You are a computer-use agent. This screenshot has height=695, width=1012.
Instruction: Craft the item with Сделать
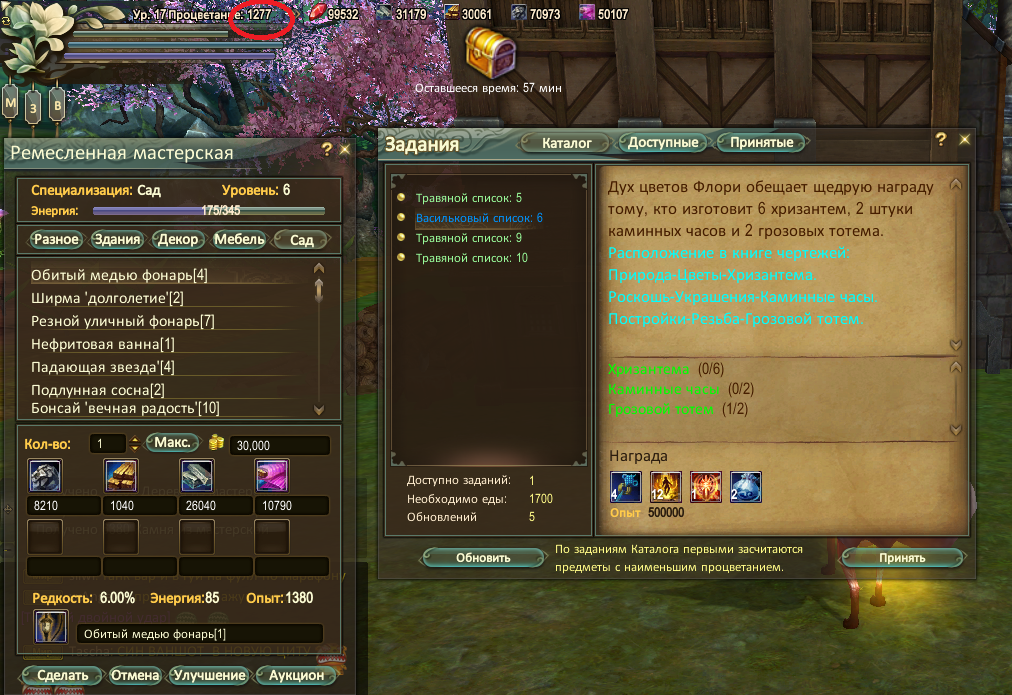[60, 675]
